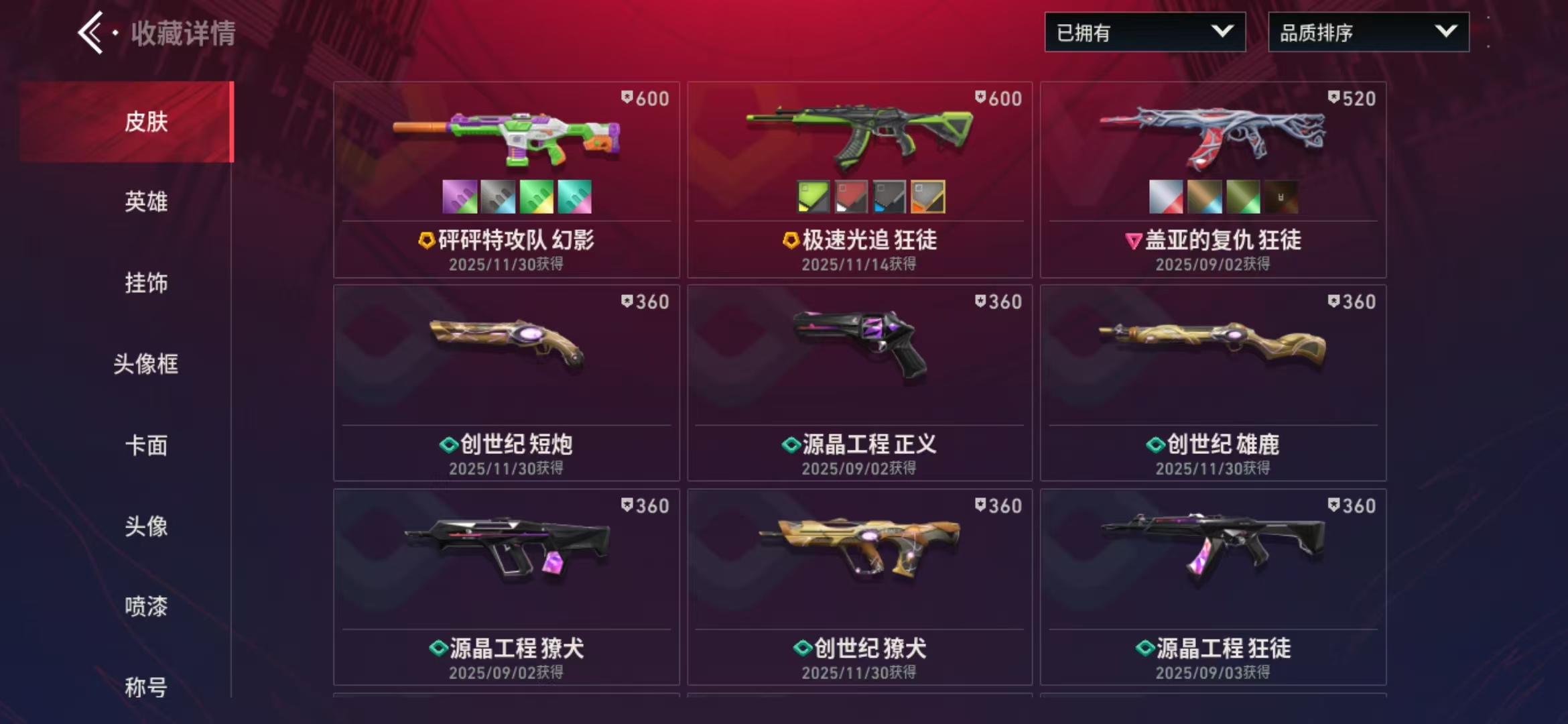
Task: Select the 卡面 category
Action: [x=146, y=445]
